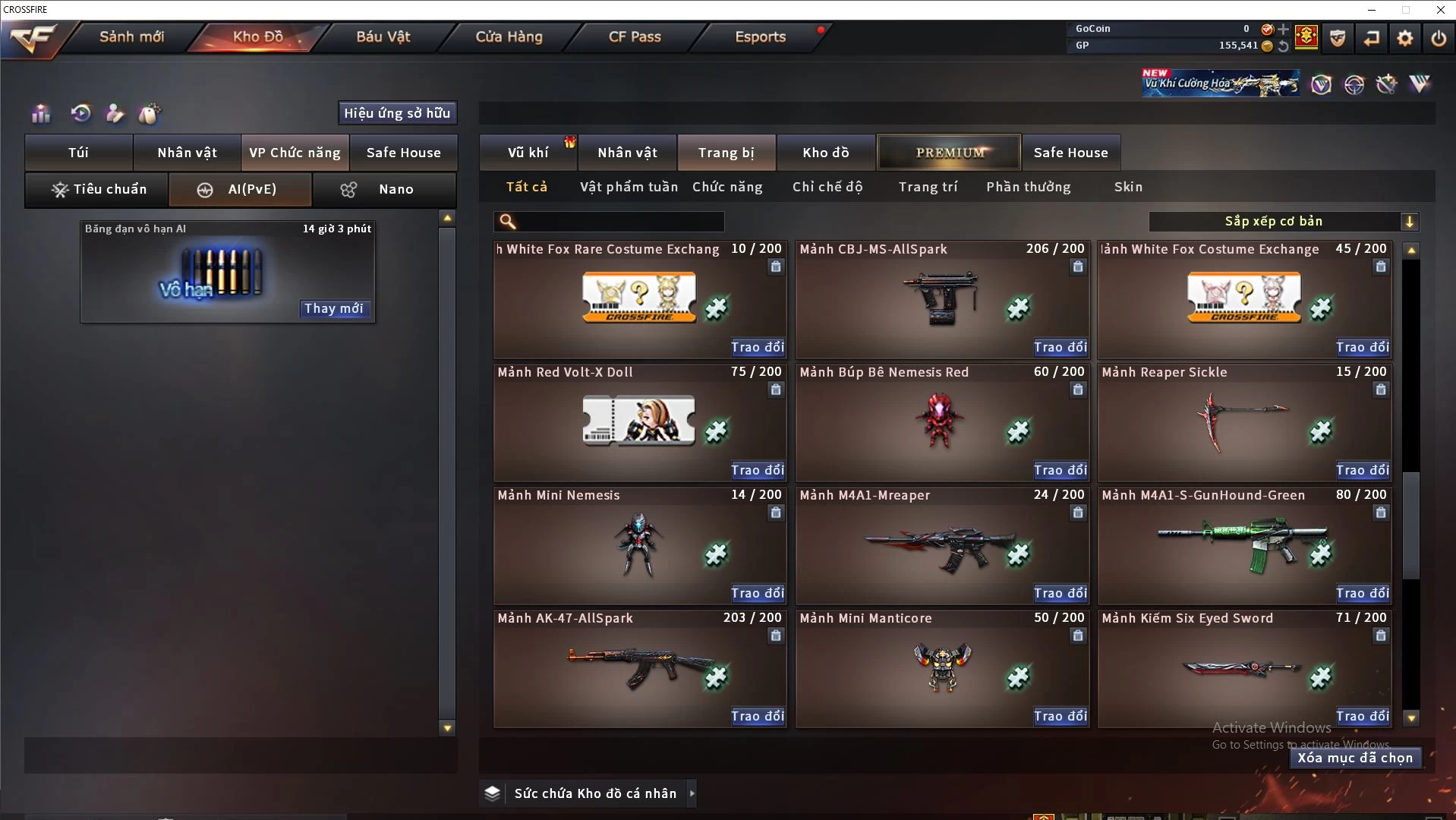Exchange Mảnh CBJ-MS-AllSpark fragments
This screenshot has width=1456, height=820.
tap(1060, 347)
